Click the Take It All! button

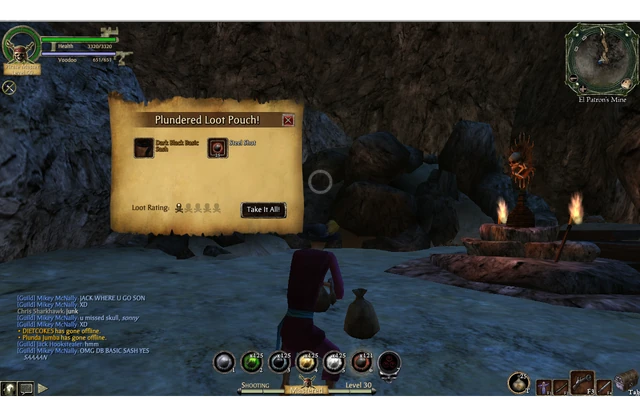tap(264, 210)
